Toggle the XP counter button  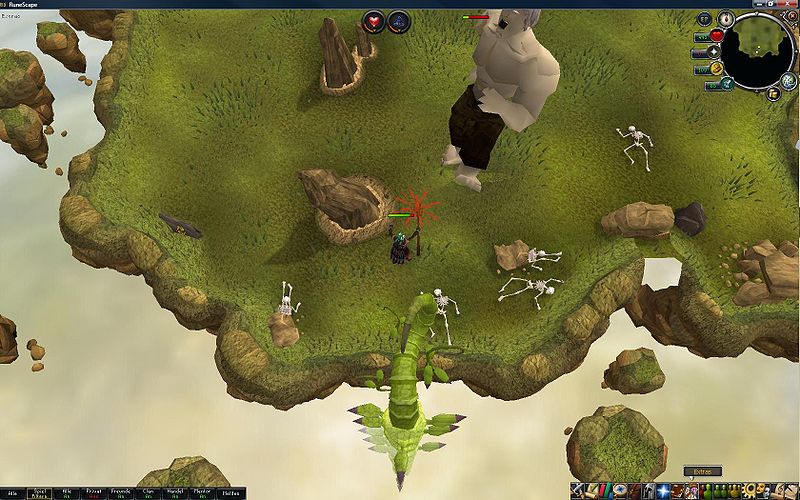coord(704,19)
